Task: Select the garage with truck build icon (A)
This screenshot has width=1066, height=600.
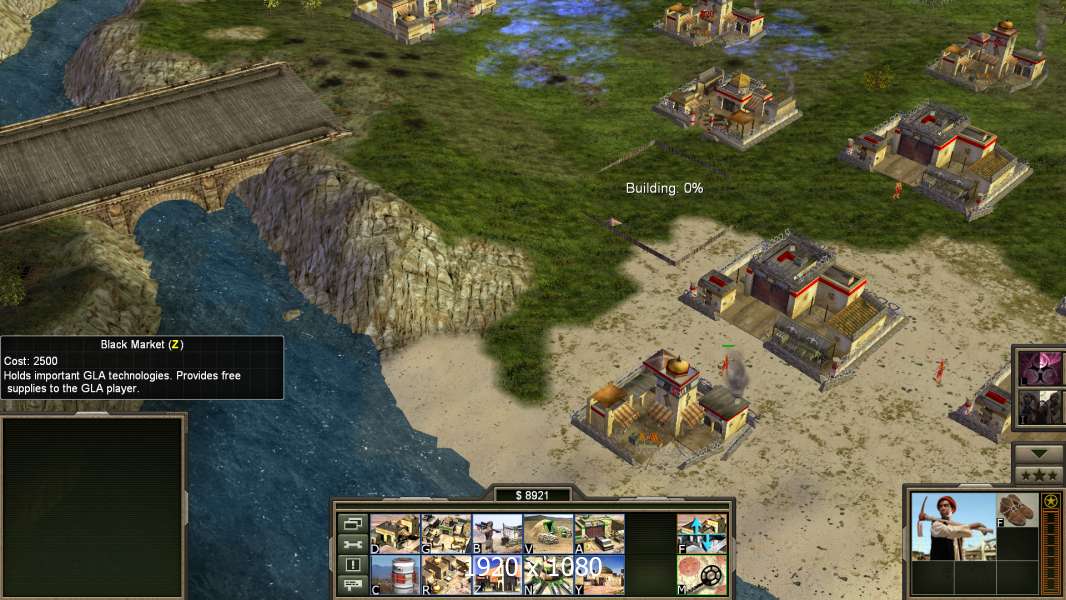Action: [x=599, y=534]
